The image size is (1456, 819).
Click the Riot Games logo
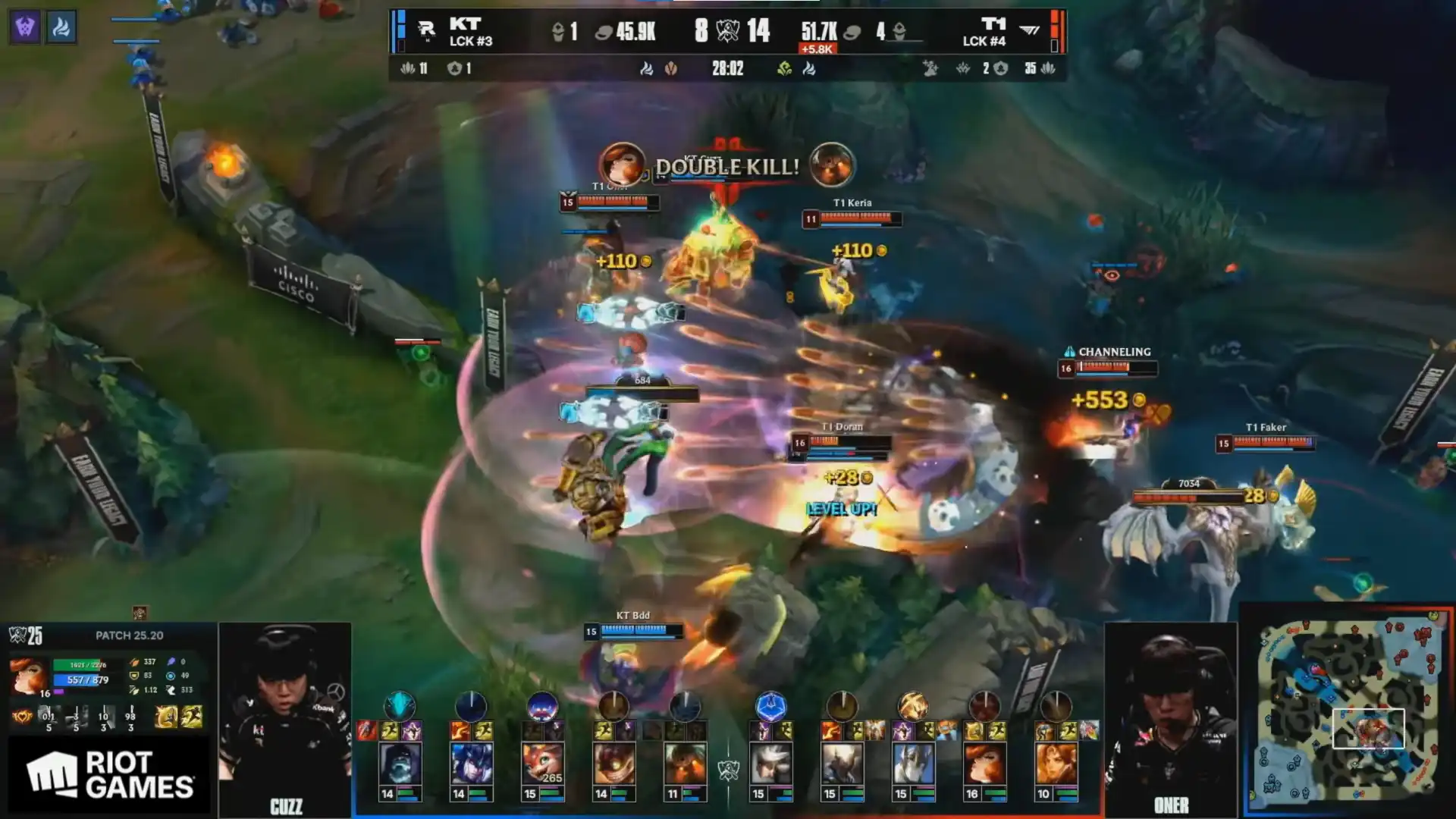pyautogui.click(x=109, y=775)
